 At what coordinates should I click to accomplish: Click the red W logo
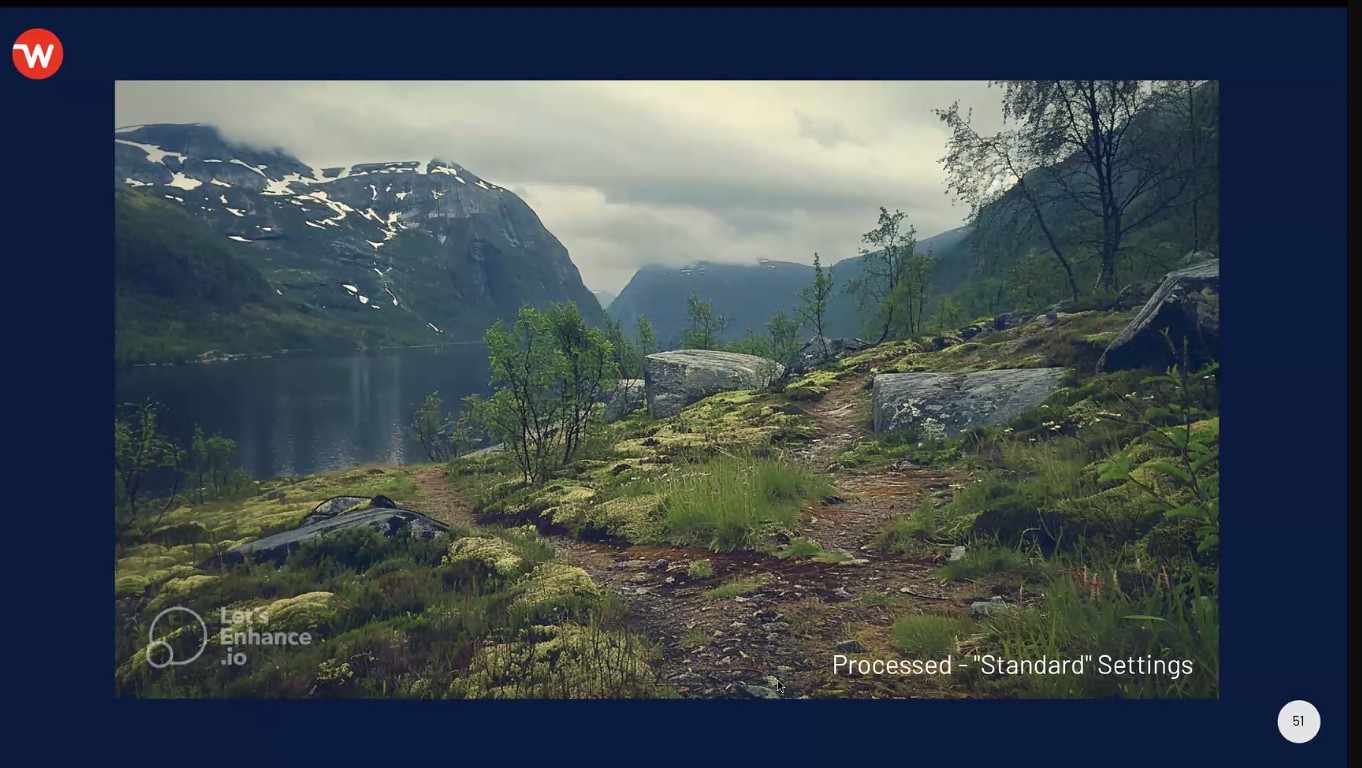38,54
